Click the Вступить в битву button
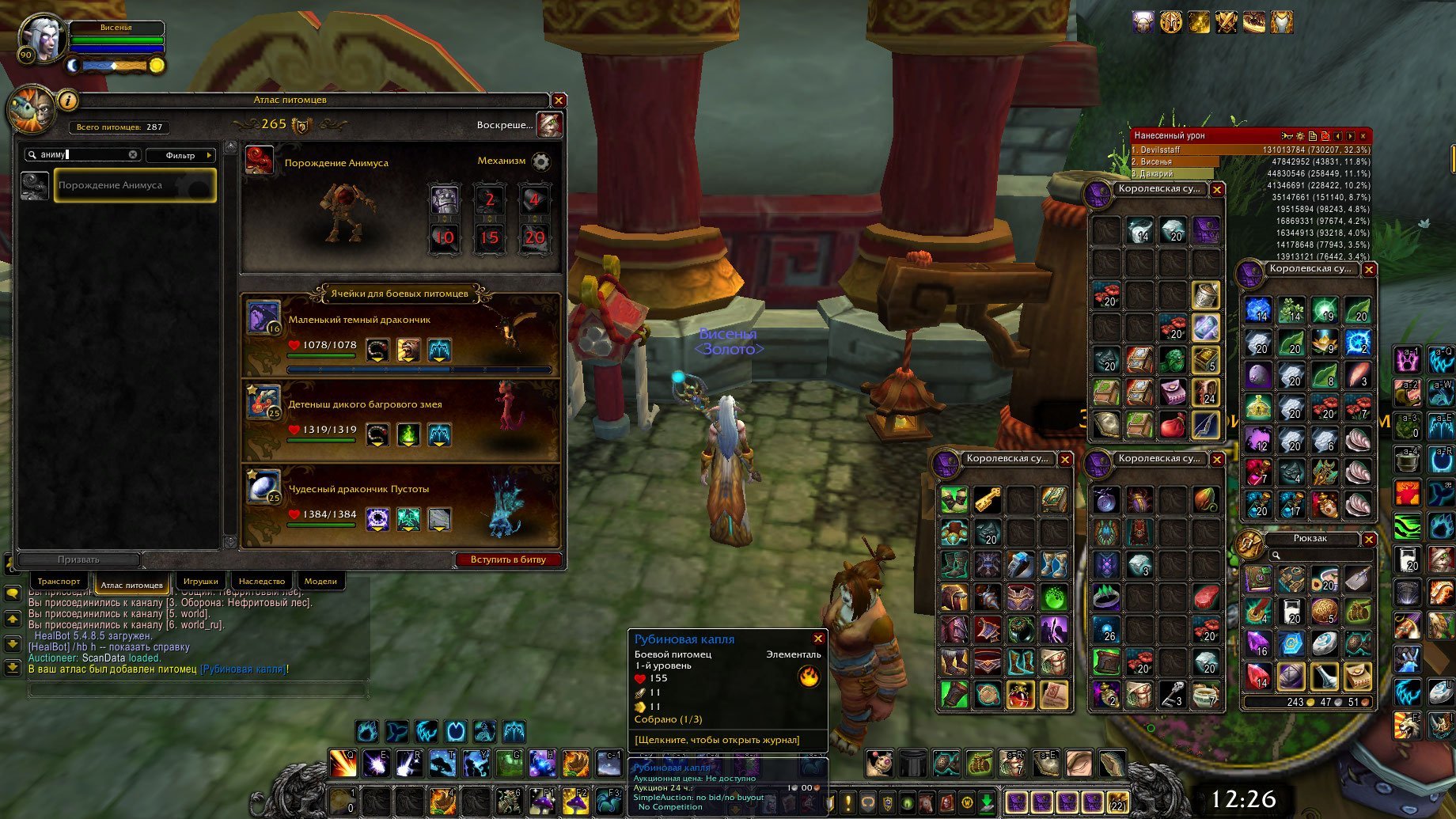The height and width of the screenshot is (819, 1456). (x=508, y=559)
